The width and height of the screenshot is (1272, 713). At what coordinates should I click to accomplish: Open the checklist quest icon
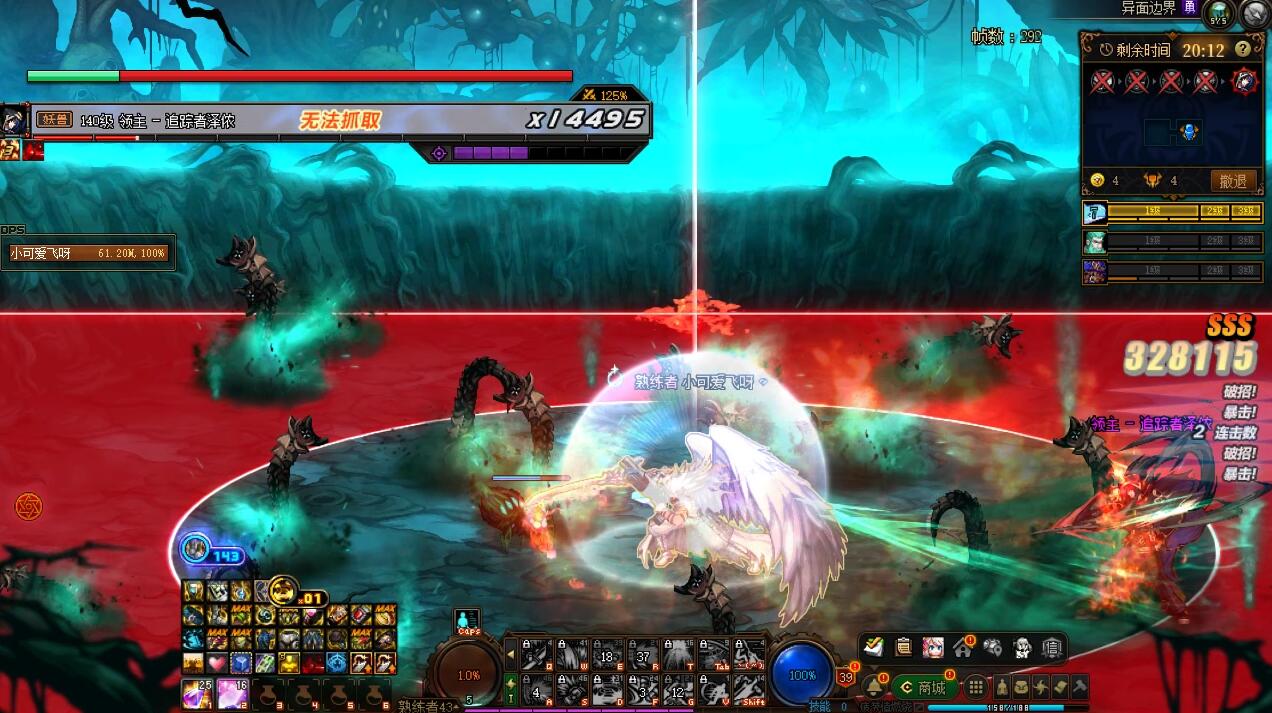(874, 647)
